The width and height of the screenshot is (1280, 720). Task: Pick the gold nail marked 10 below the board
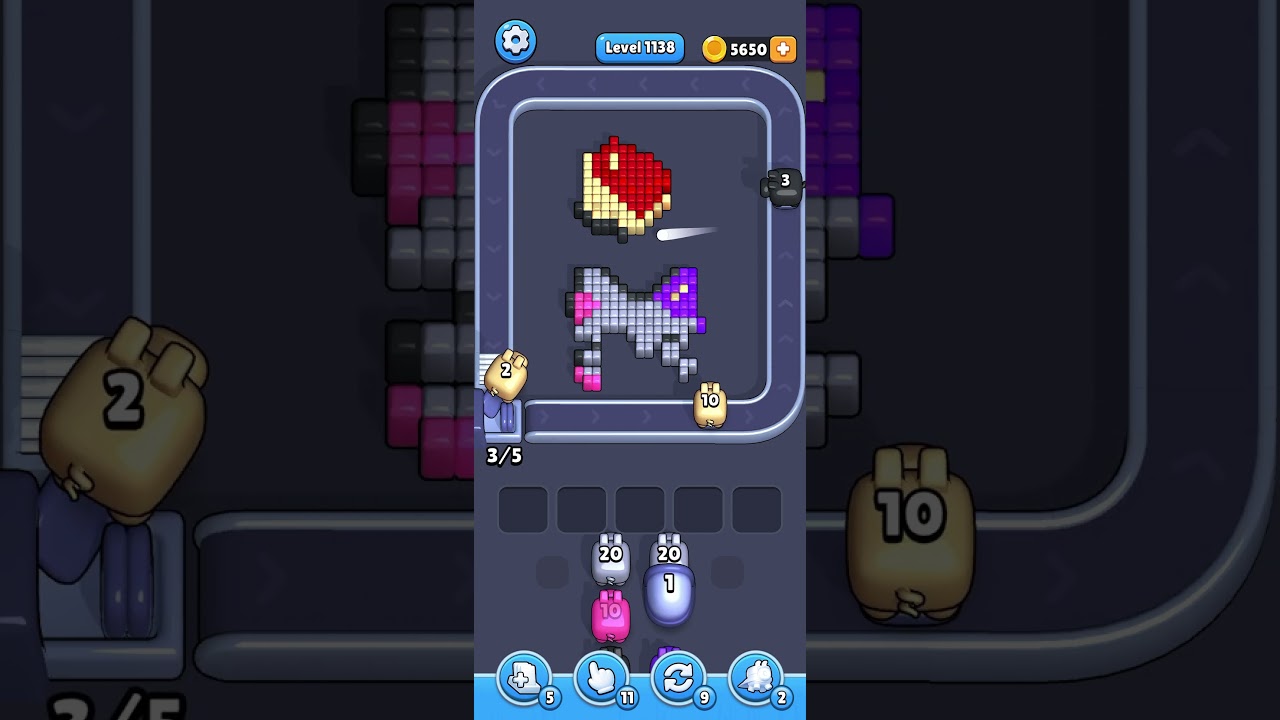coord(710,402)
